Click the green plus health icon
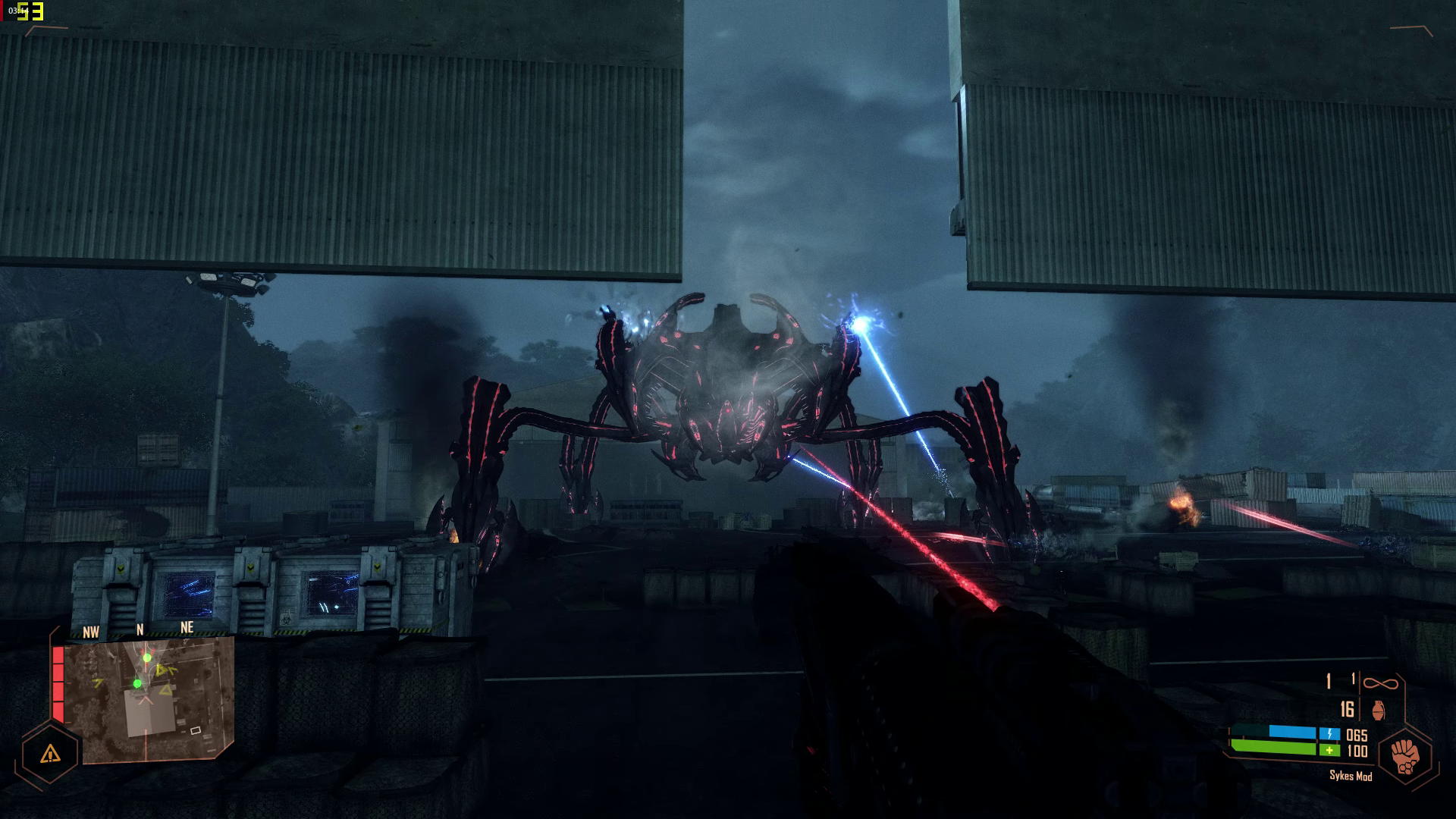Viewport: 1456px width, 819px height. point(1330,749)
